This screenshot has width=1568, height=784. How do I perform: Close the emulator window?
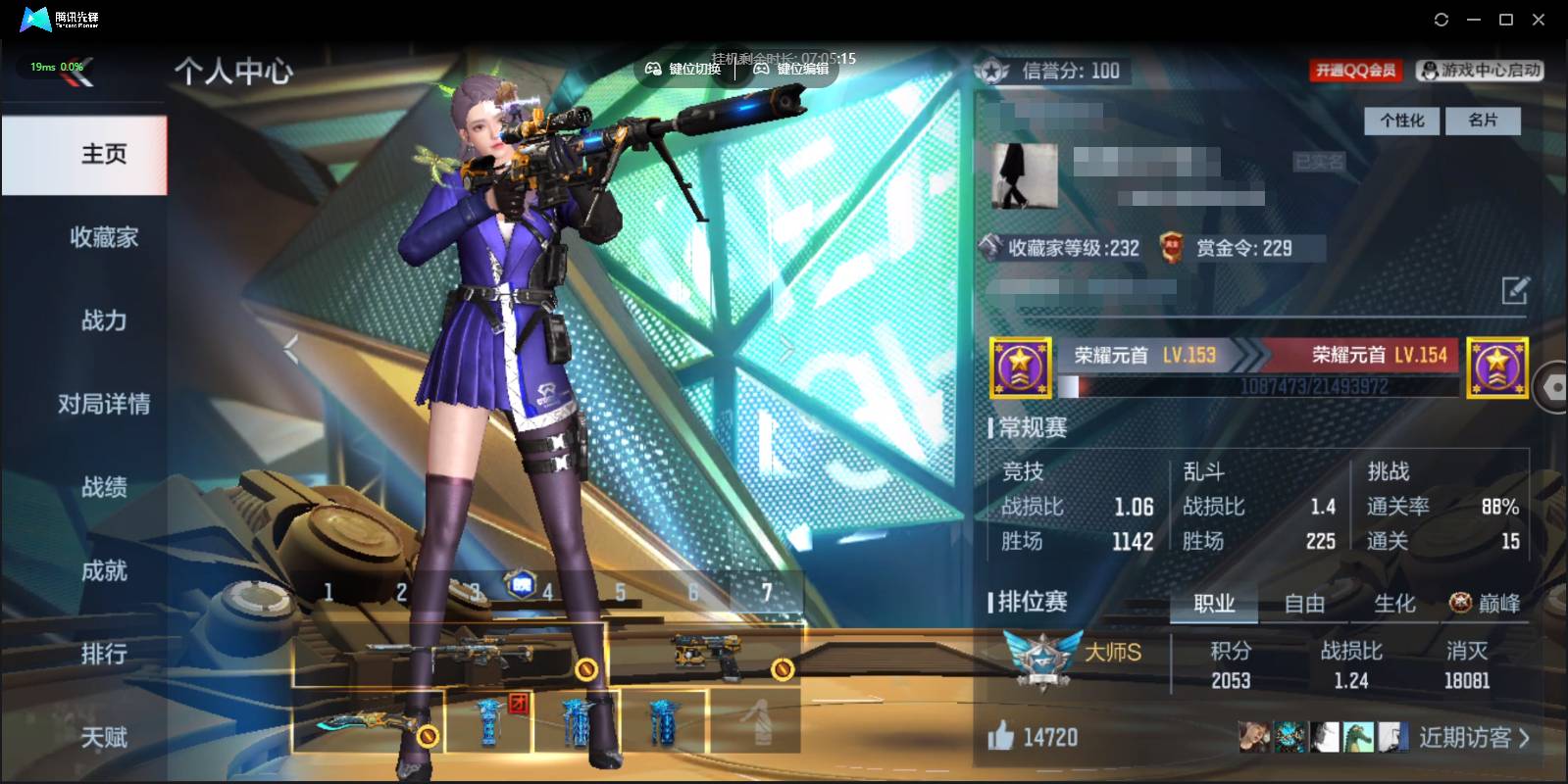pyautogui.click(x=1539, y=20)
